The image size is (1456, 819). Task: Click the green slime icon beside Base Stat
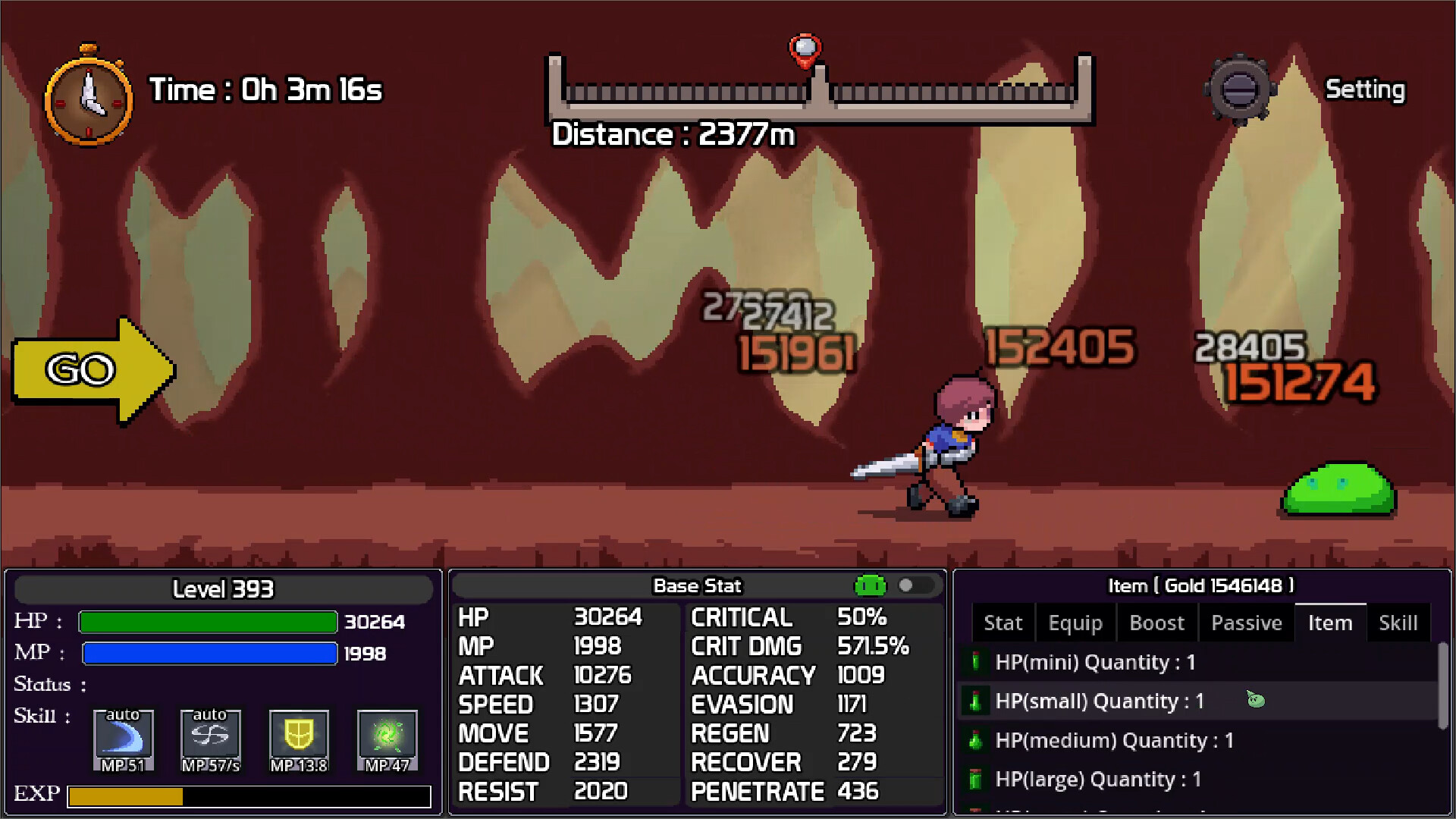(871, 585)
